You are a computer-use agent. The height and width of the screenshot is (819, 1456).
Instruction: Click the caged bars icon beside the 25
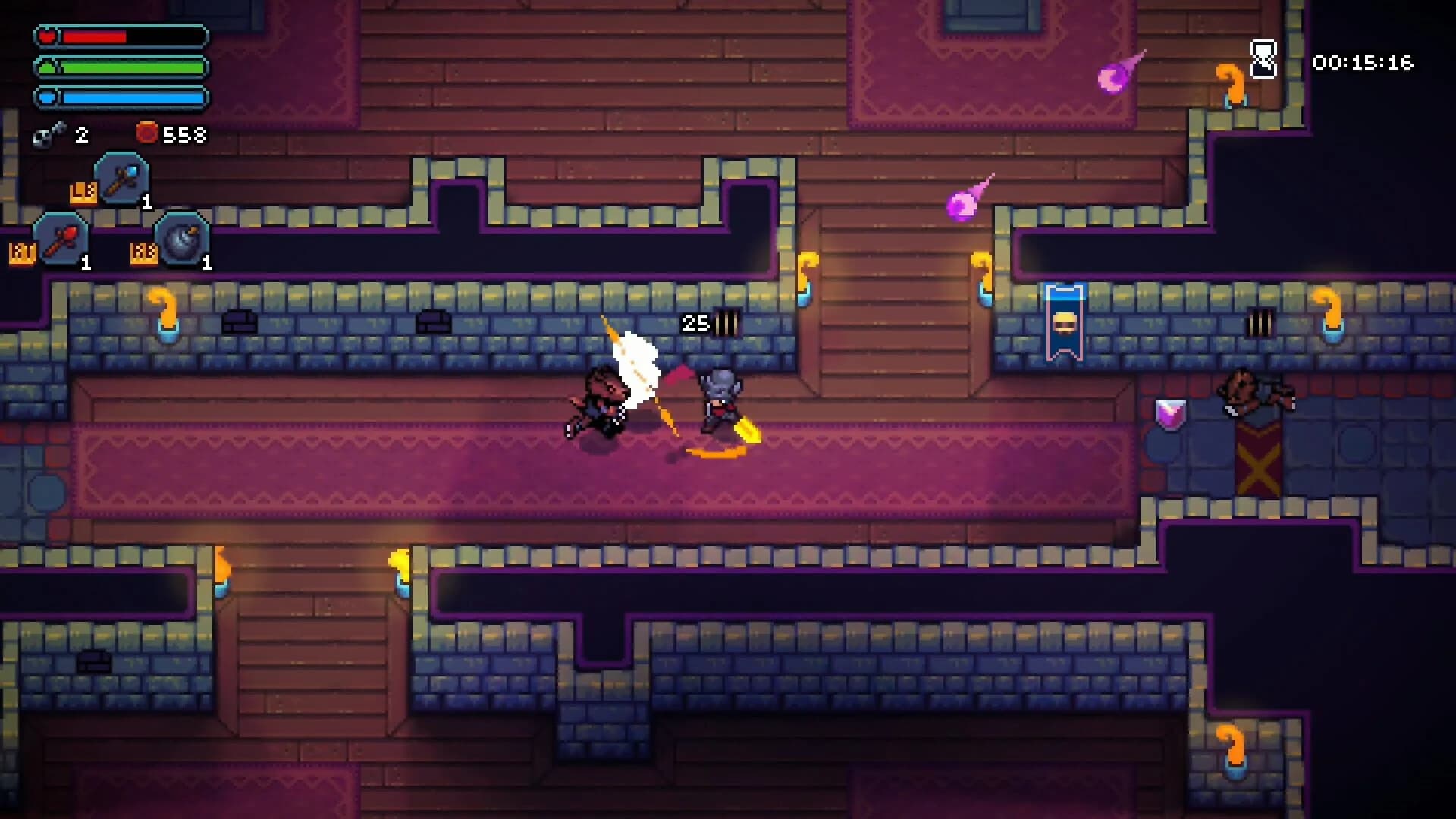click(726, 322)
